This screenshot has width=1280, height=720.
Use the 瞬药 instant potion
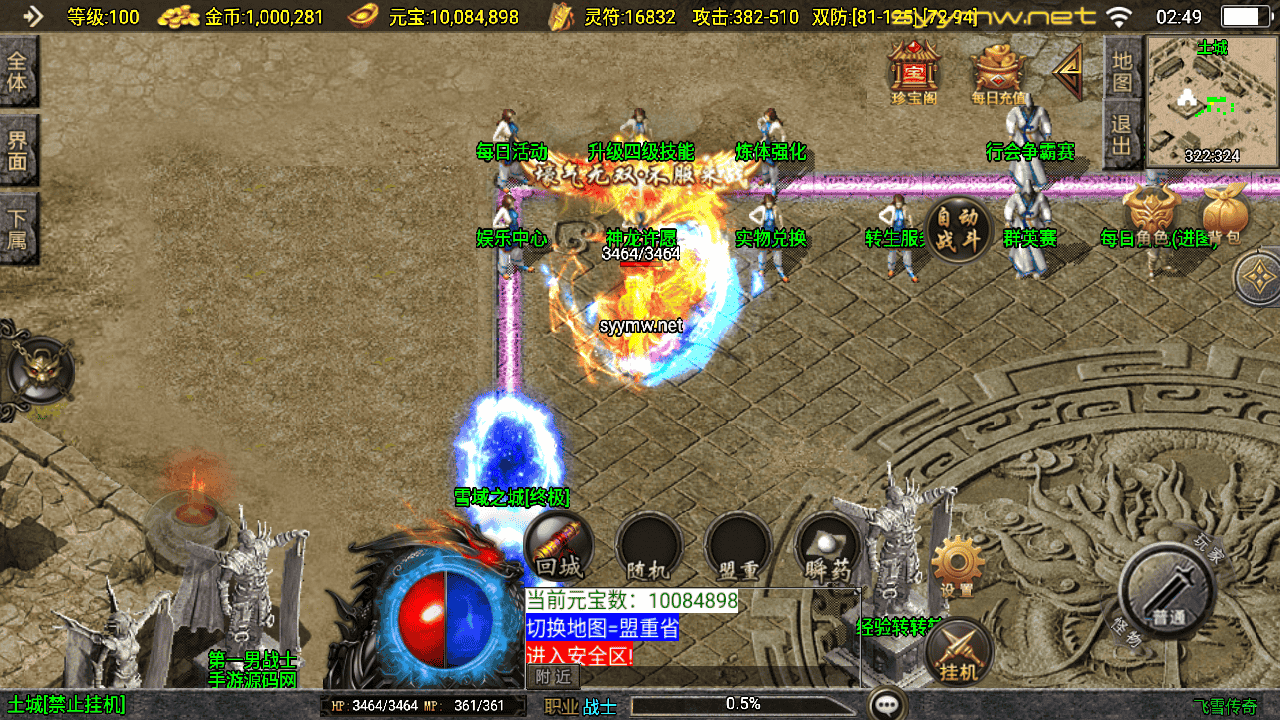point(827,547)
